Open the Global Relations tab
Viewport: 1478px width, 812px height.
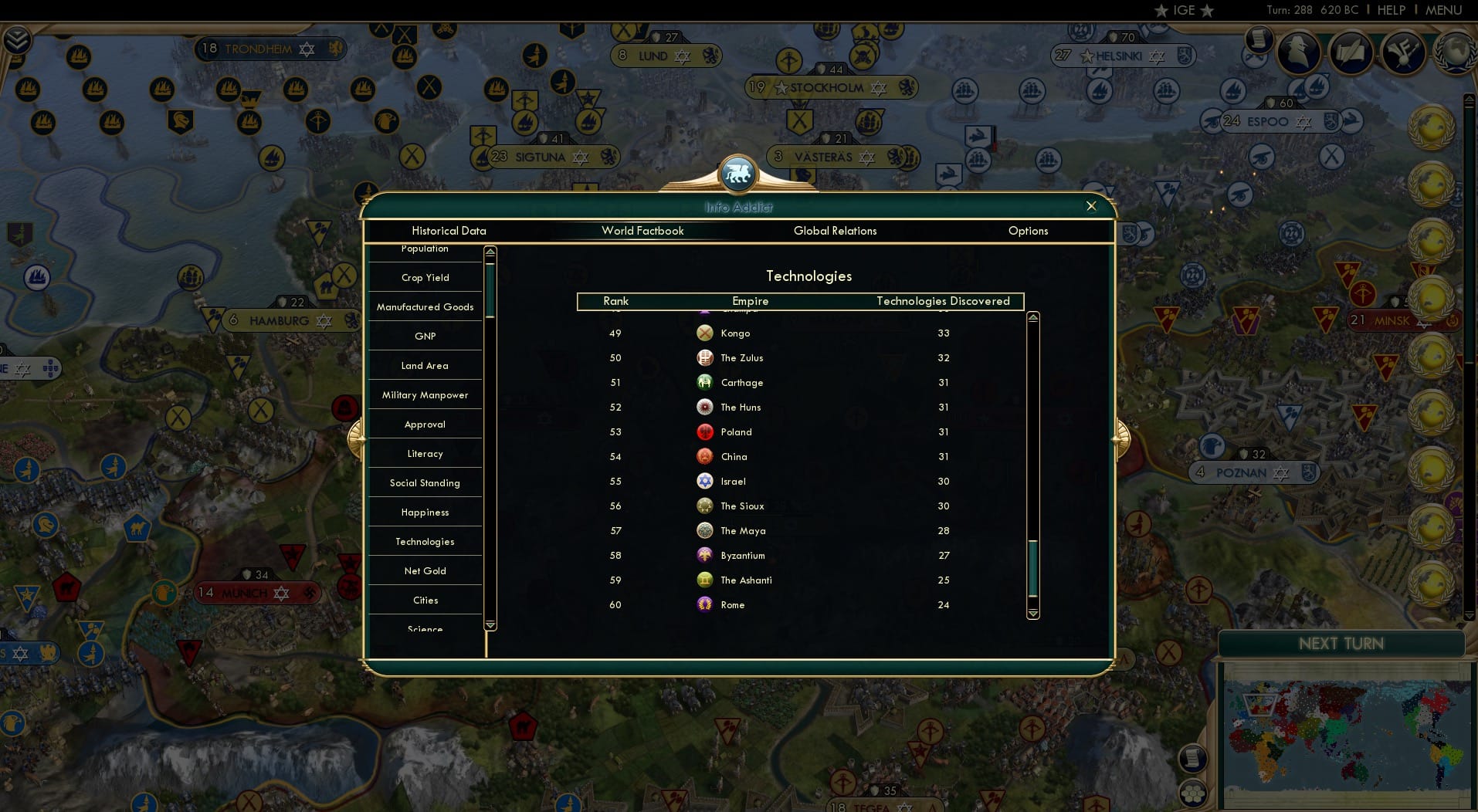click(836, 231)
